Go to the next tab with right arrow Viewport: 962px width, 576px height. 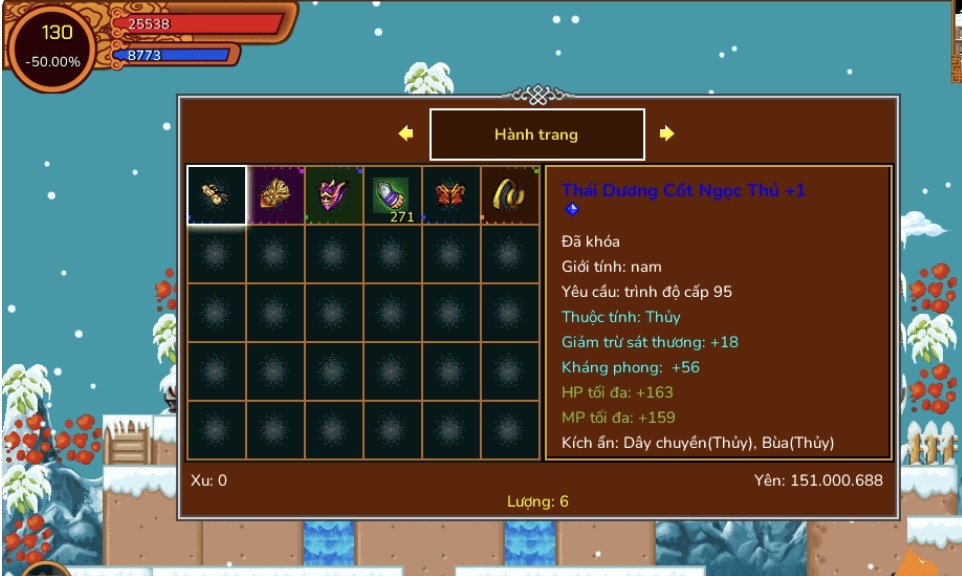pos(667,134)
